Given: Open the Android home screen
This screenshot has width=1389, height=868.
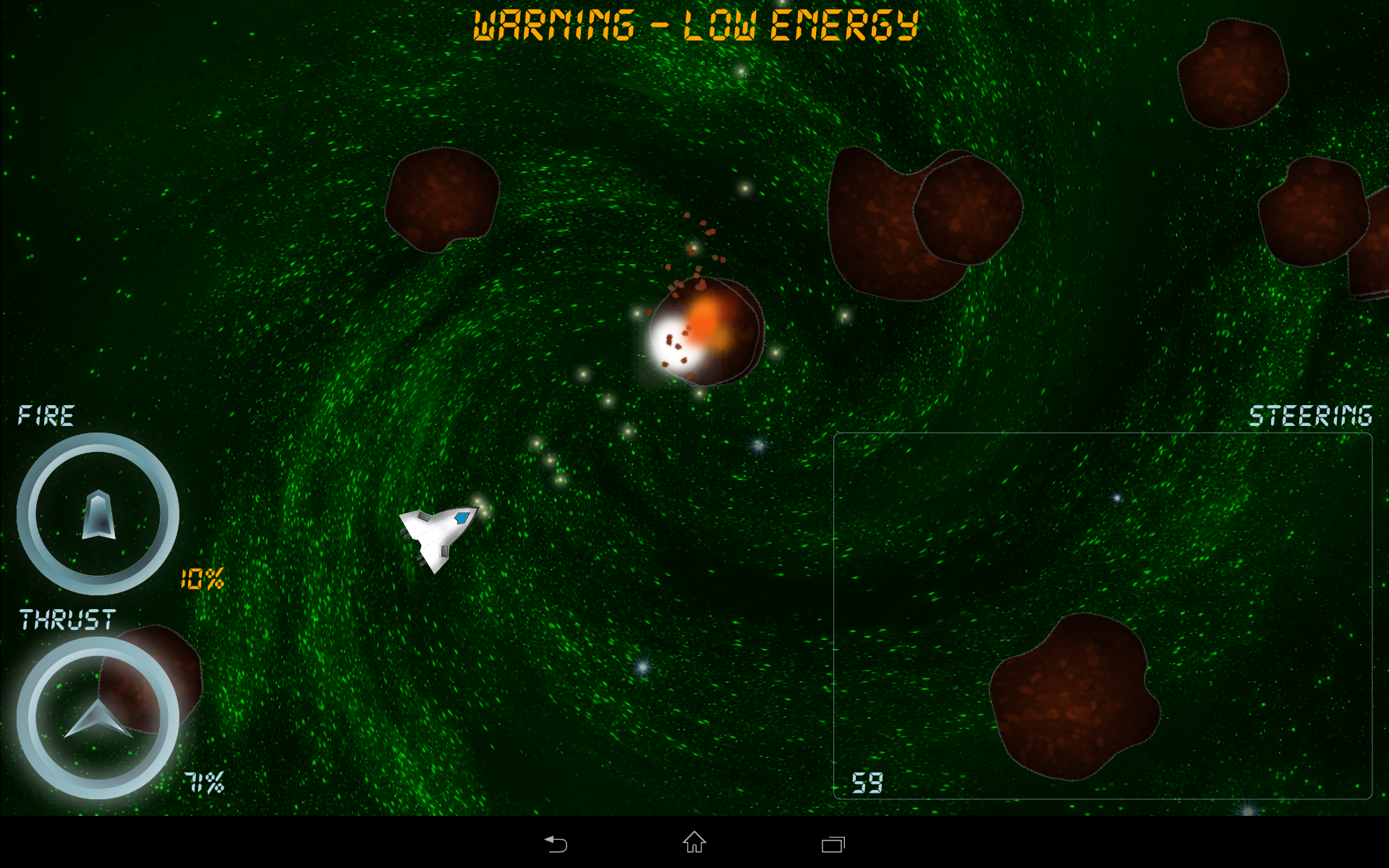Looking at the screenshot, I should pos(694,843).
